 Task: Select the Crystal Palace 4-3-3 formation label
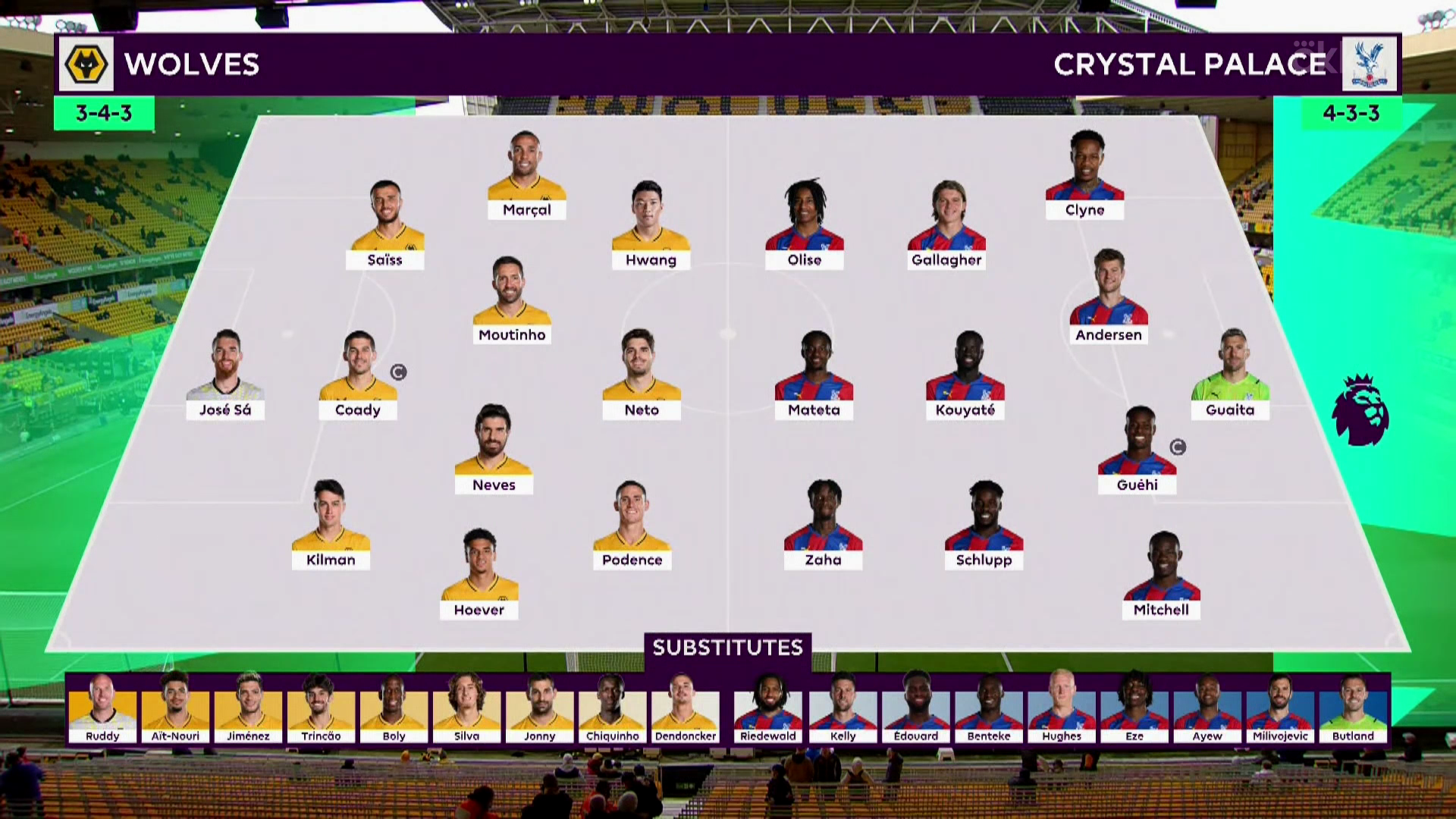coord(1351,113)
